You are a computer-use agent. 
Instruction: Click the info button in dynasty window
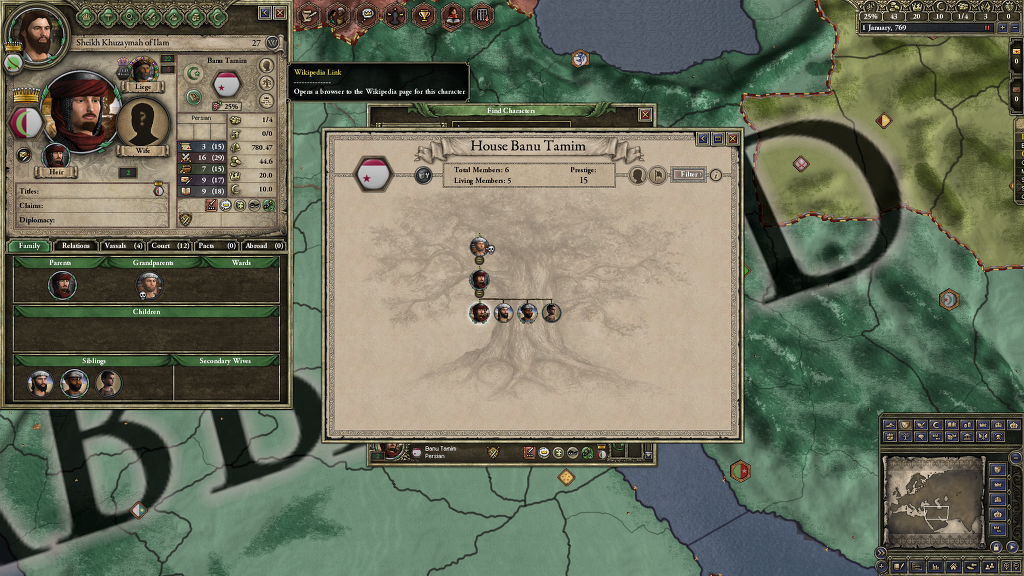pos(716,175)
